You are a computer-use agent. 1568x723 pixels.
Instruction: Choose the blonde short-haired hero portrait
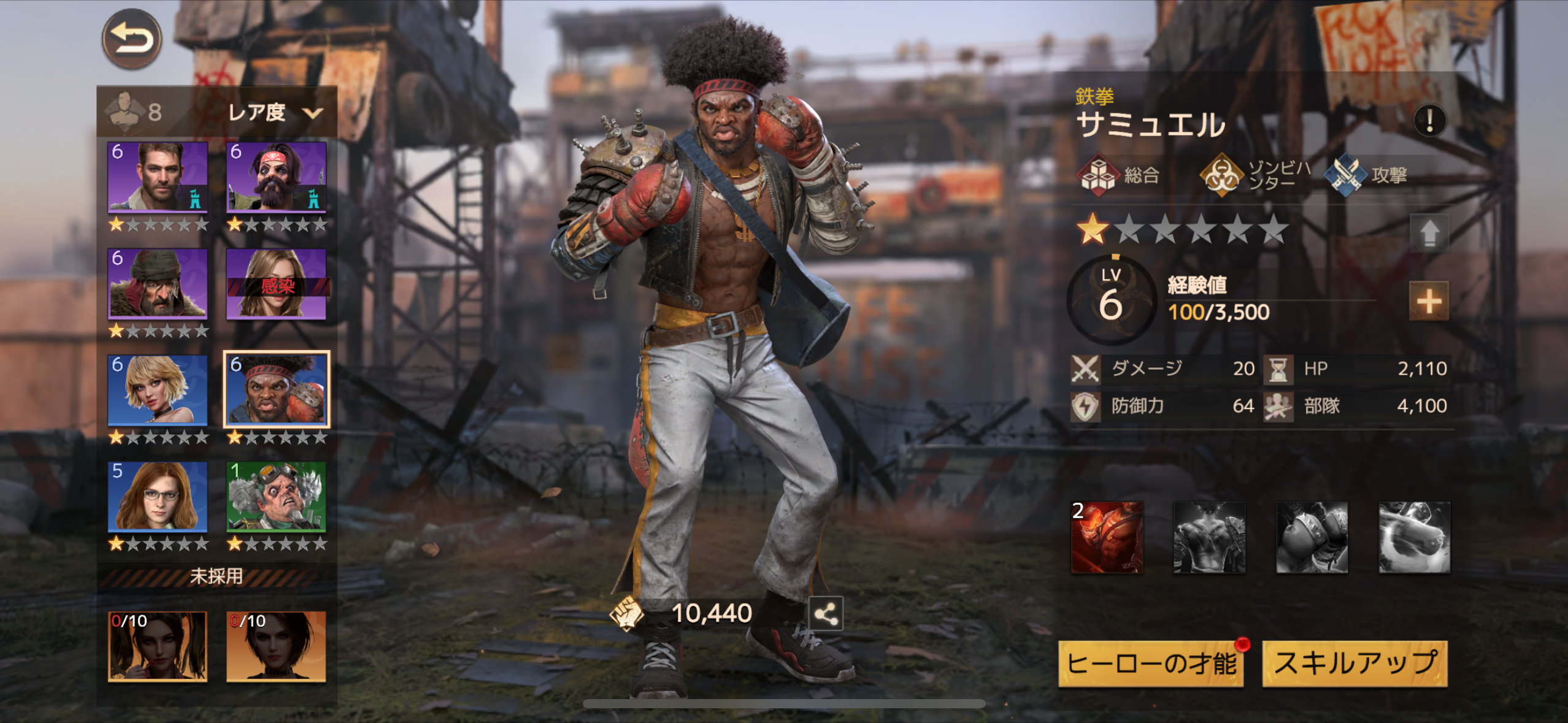[158, 390]
